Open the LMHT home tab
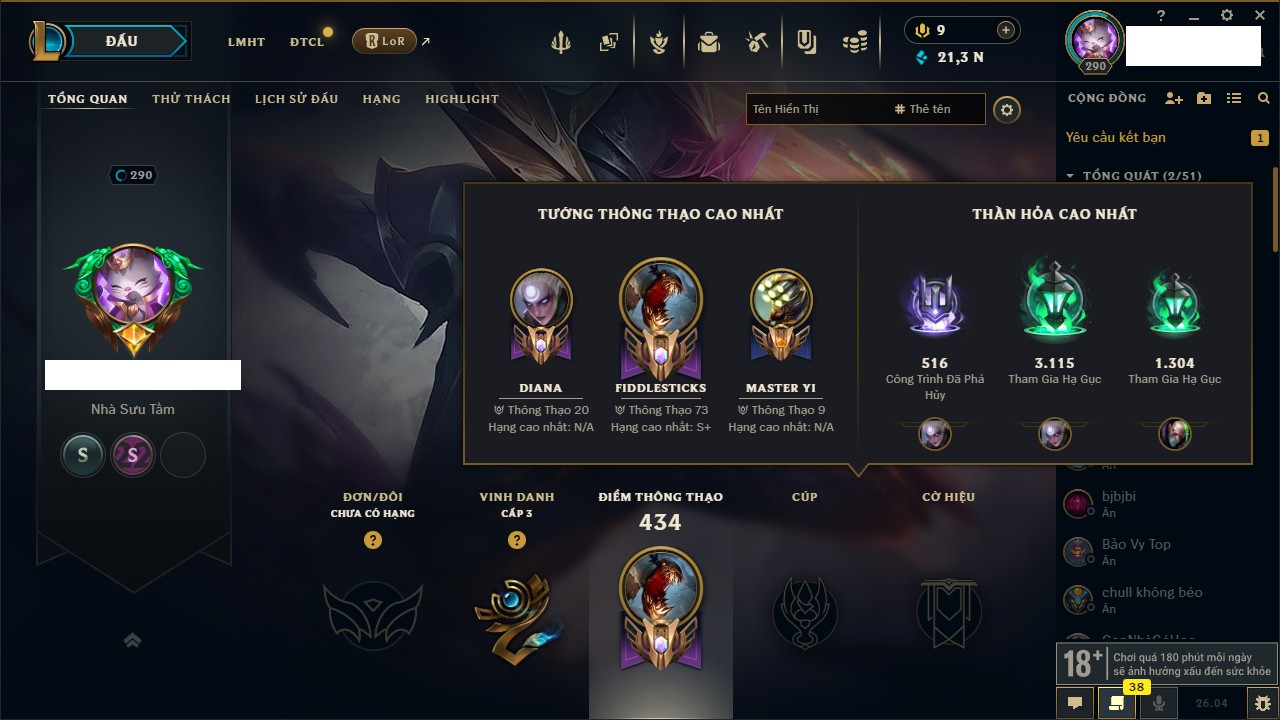 246,42
